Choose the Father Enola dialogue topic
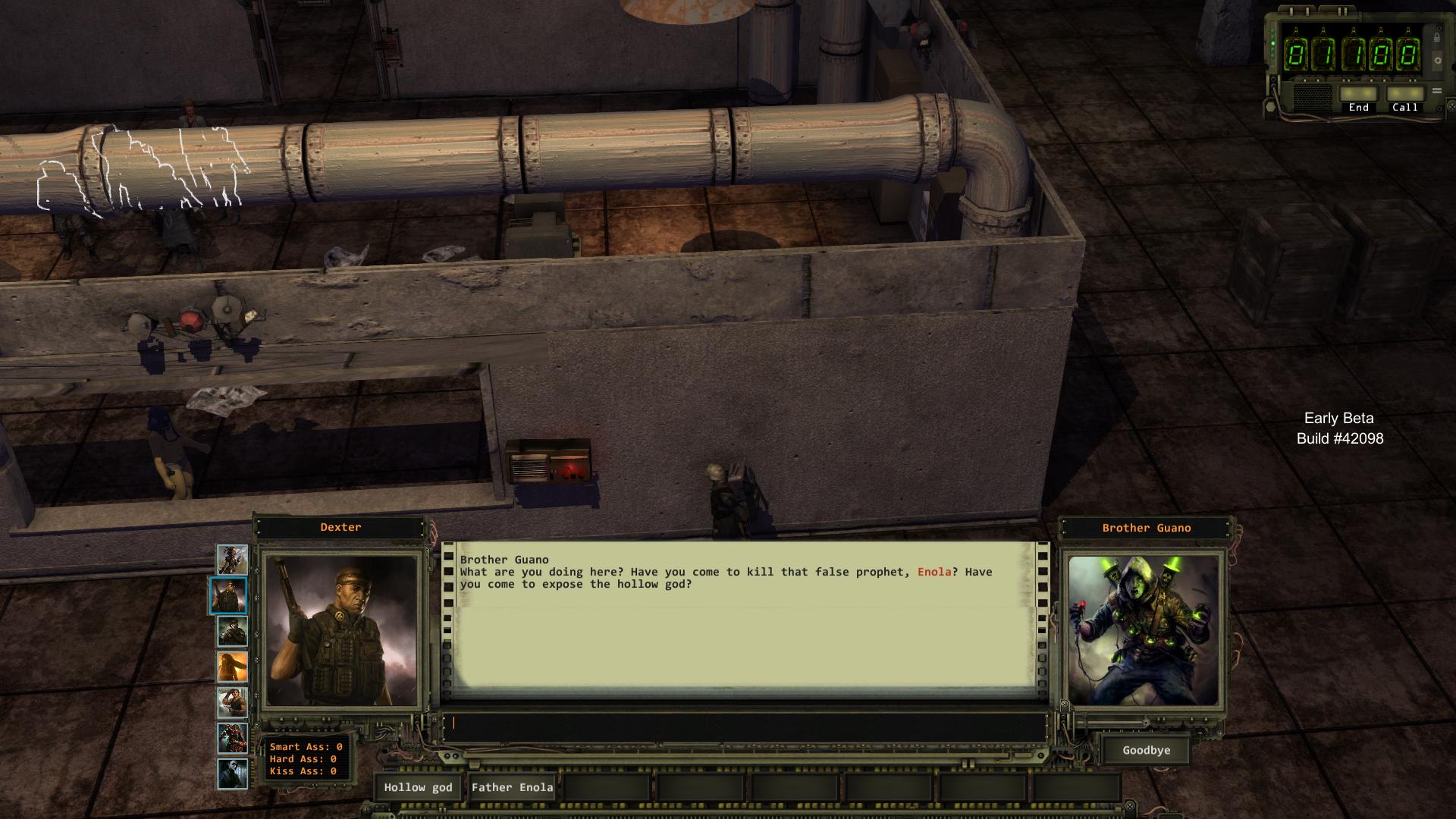Viewport: 1456px width, 819px height. tap(512, 787)
